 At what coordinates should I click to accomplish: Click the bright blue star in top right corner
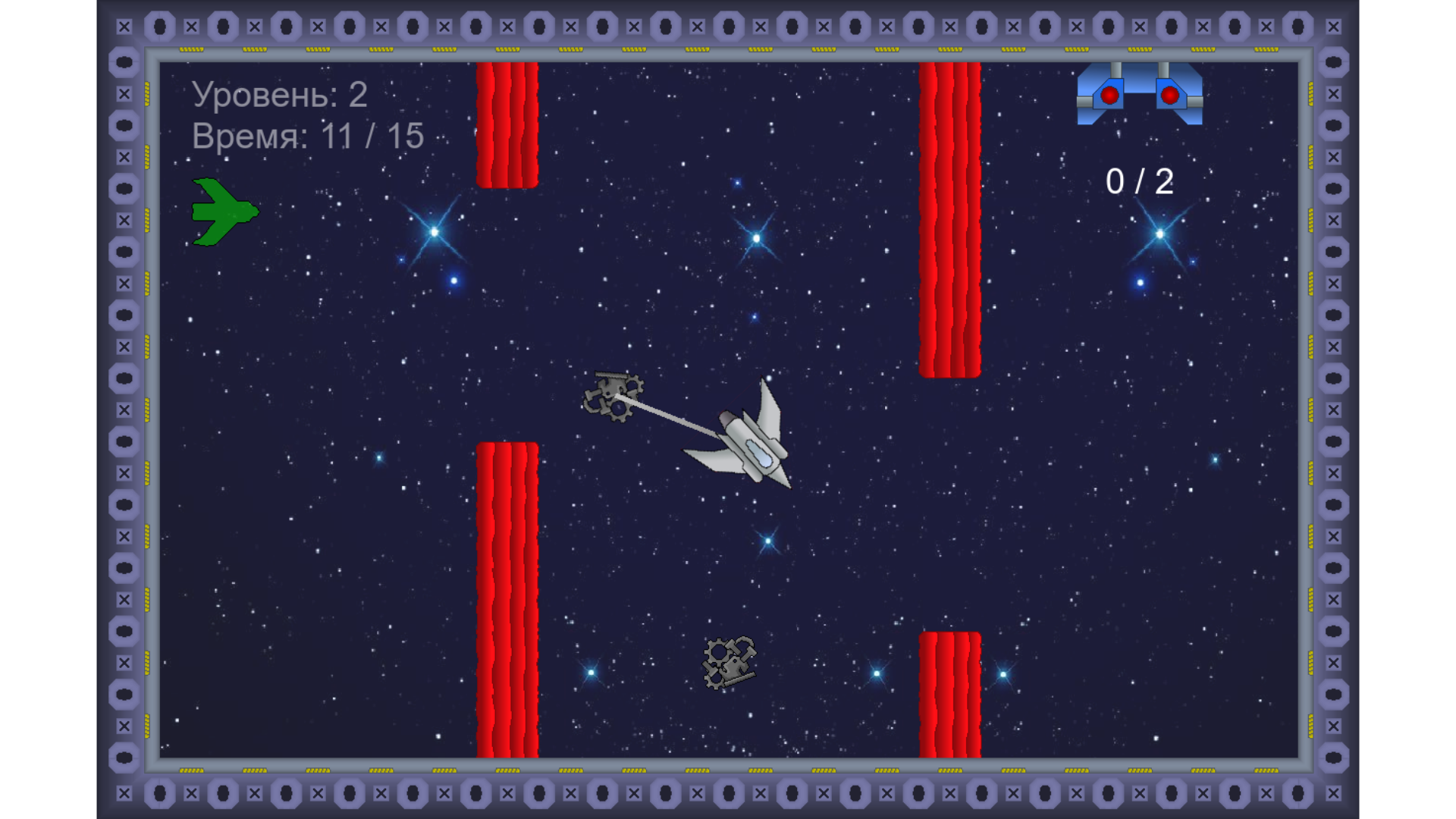click(1159, 235)
